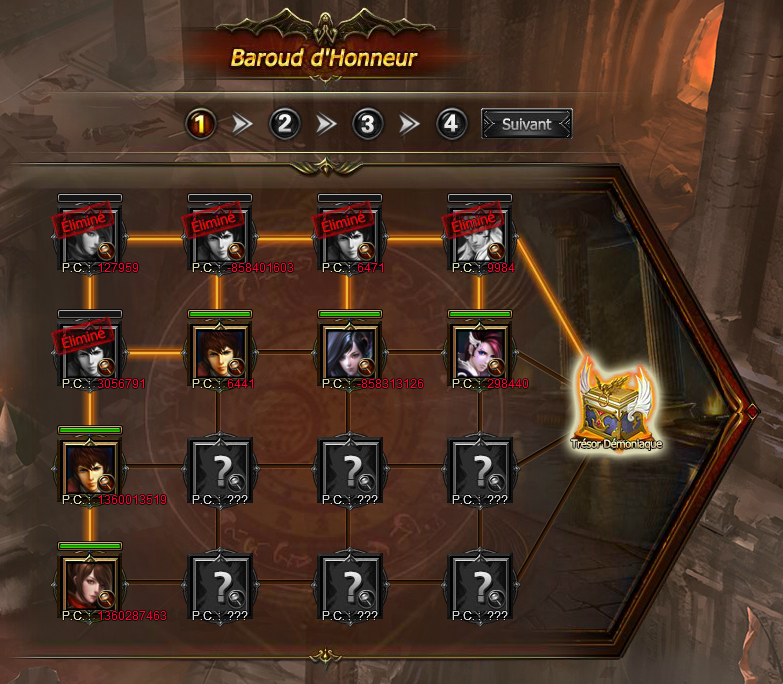Viewport: 783px width, 684px height.
Task: Click the Suivant button
Action: click(x=526, y=124)
